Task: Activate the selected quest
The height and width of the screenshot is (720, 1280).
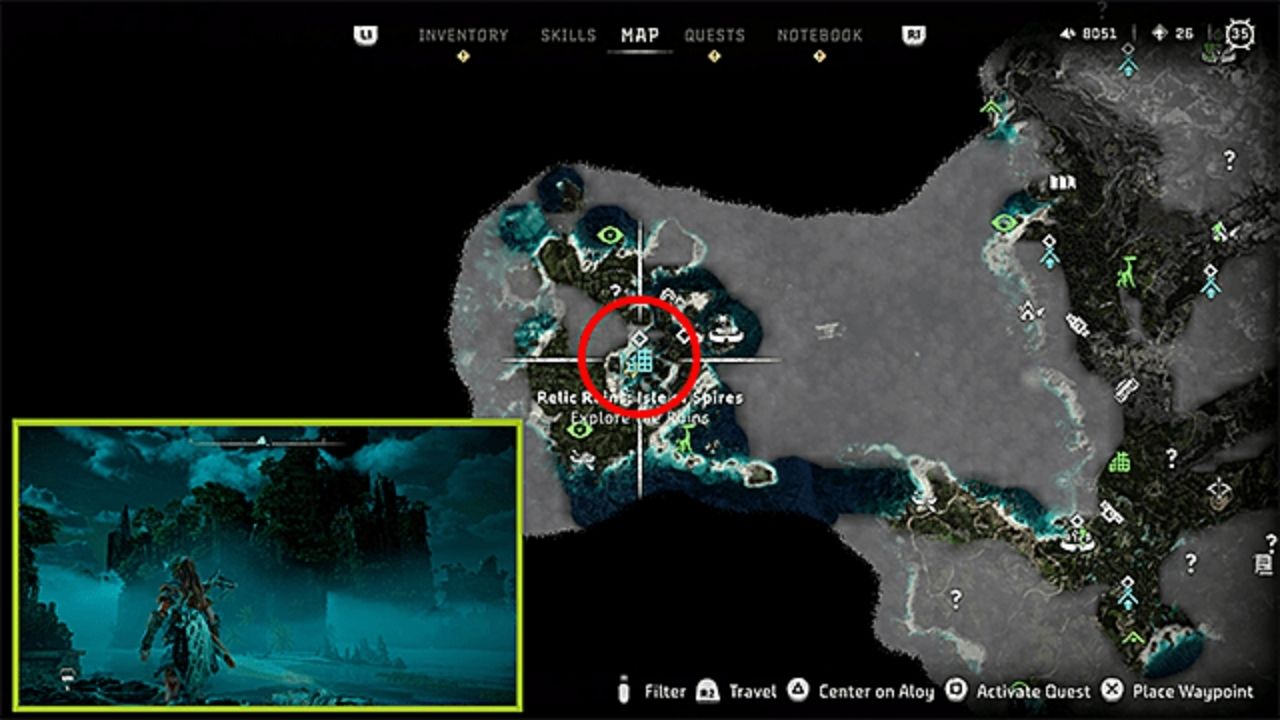Action: (1020, 691)
